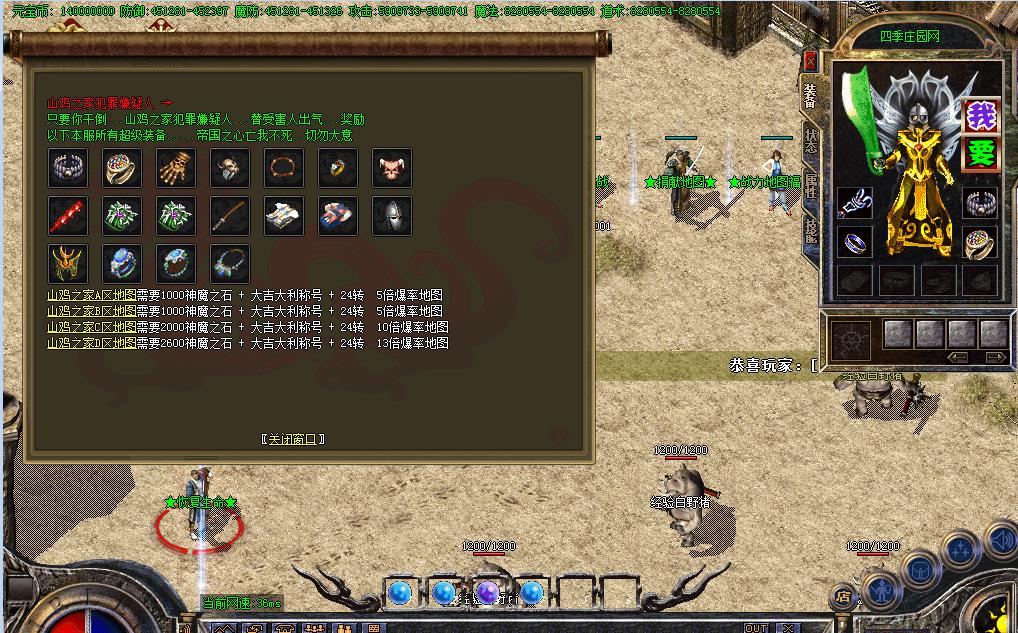Close the character equipment panel
The image size is (1018, 633).
810,61
